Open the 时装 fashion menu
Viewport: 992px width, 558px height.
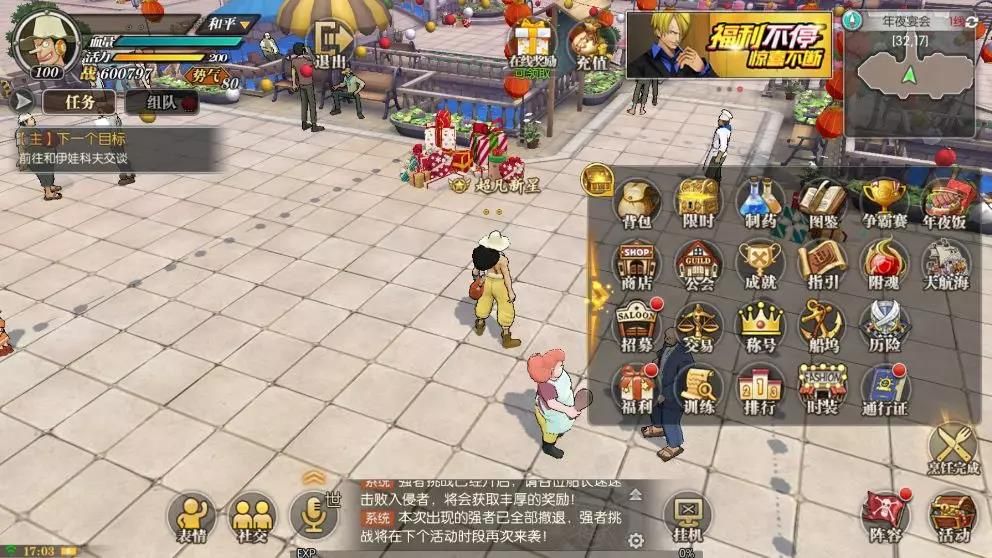[x=822, y=390]
